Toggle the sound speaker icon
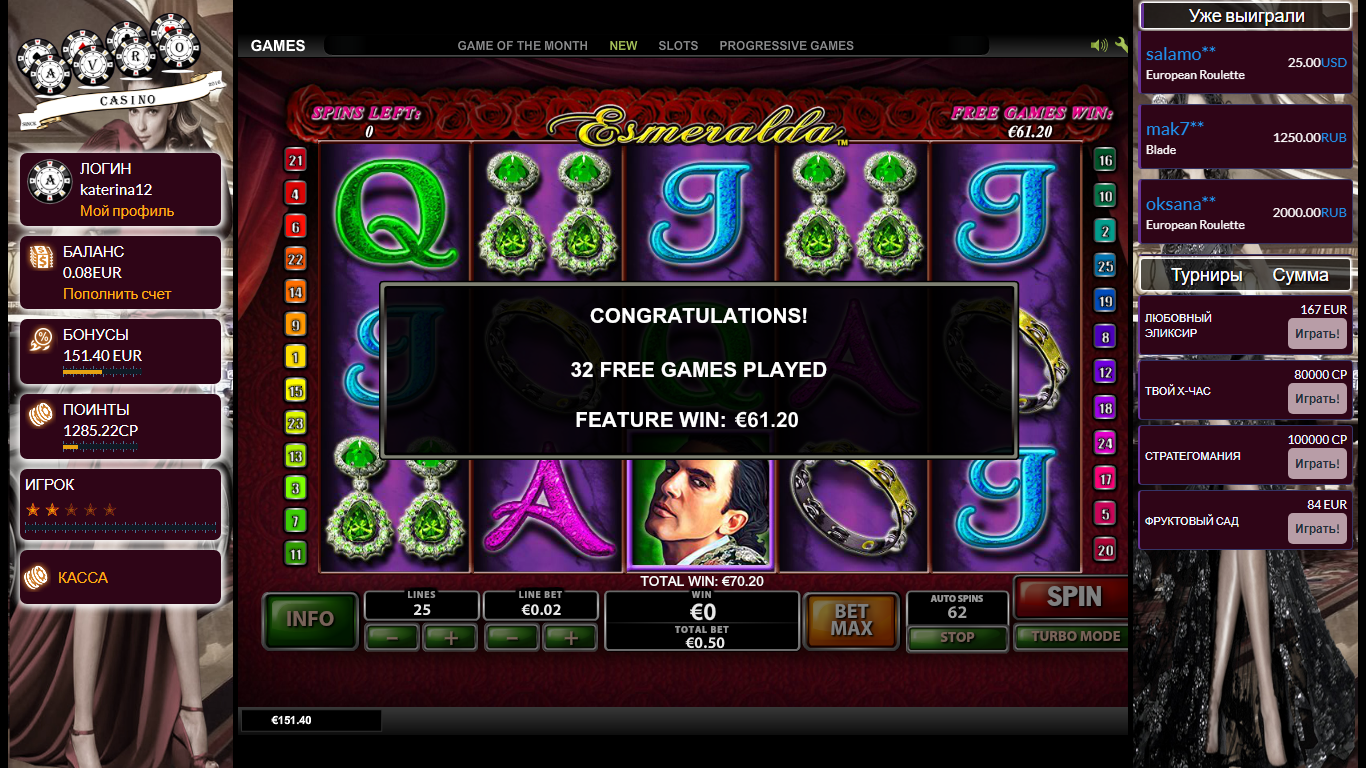The image size is (1366, 768). pyautogui.click(x=1099, y=45)
